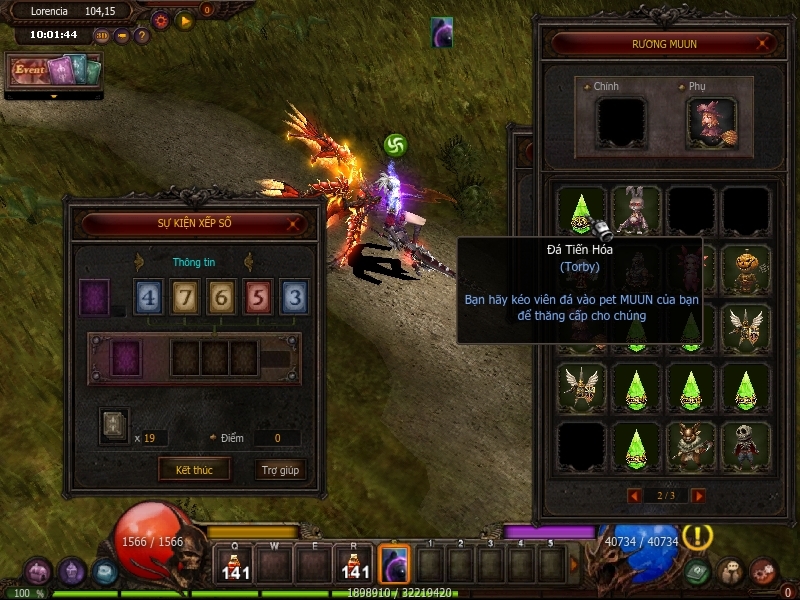The image size is (800, 600).
Task: Use the Q hotkey potion slot
Action: [x=236, y=564]
